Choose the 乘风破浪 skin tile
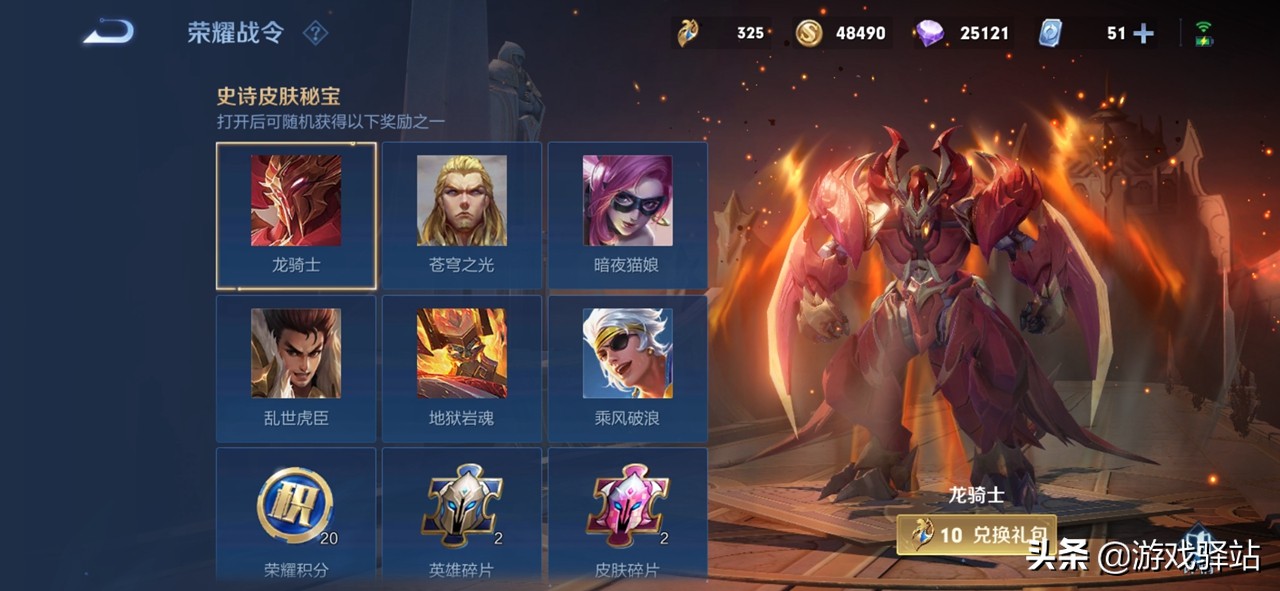The width and height of the screenshot is (1280, 591). pyautogui.click(x=627, y=368)
